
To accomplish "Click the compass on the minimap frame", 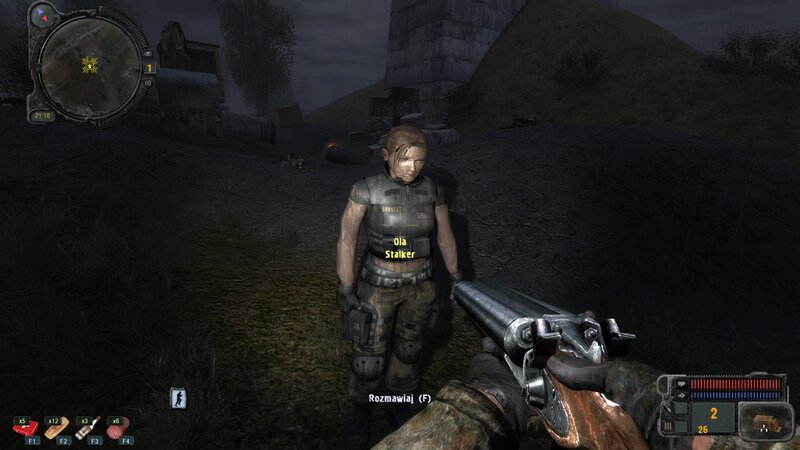I will [x=43, y=14].
